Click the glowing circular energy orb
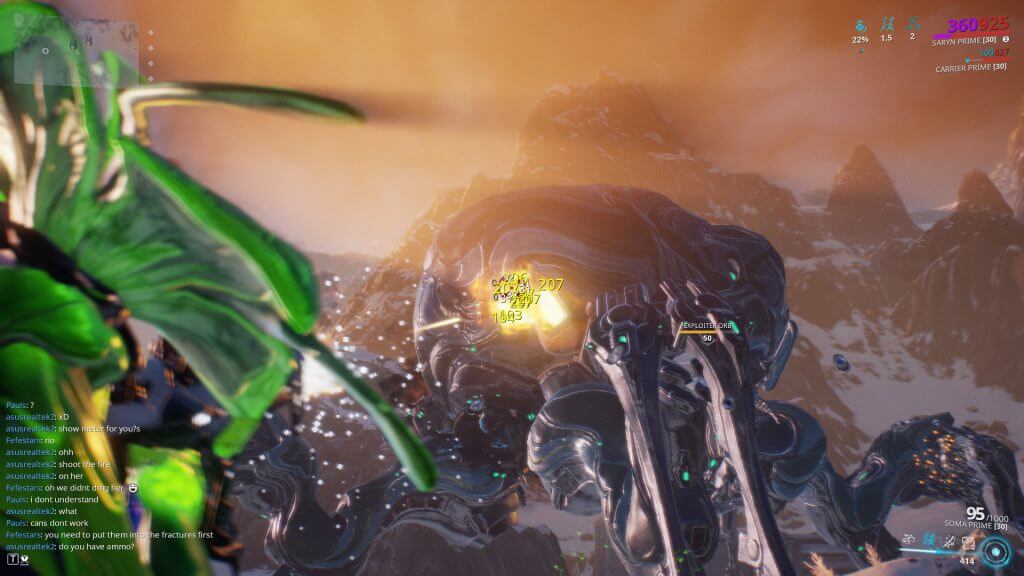1024x576 pixels. 996,551
